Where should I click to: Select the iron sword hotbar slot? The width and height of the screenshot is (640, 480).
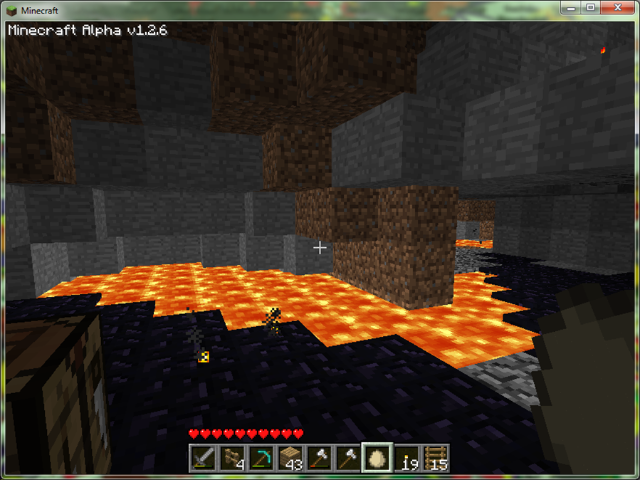coord(204,458)
